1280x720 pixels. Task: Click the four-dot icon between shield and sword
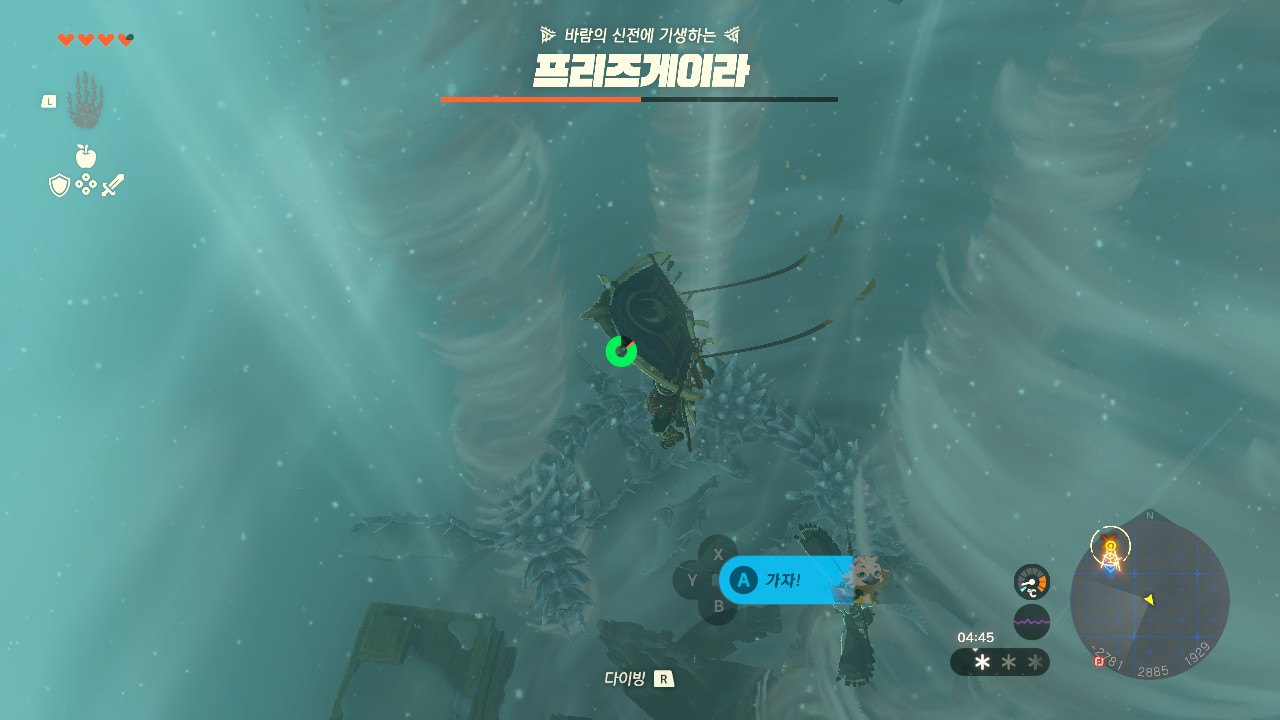86,185
